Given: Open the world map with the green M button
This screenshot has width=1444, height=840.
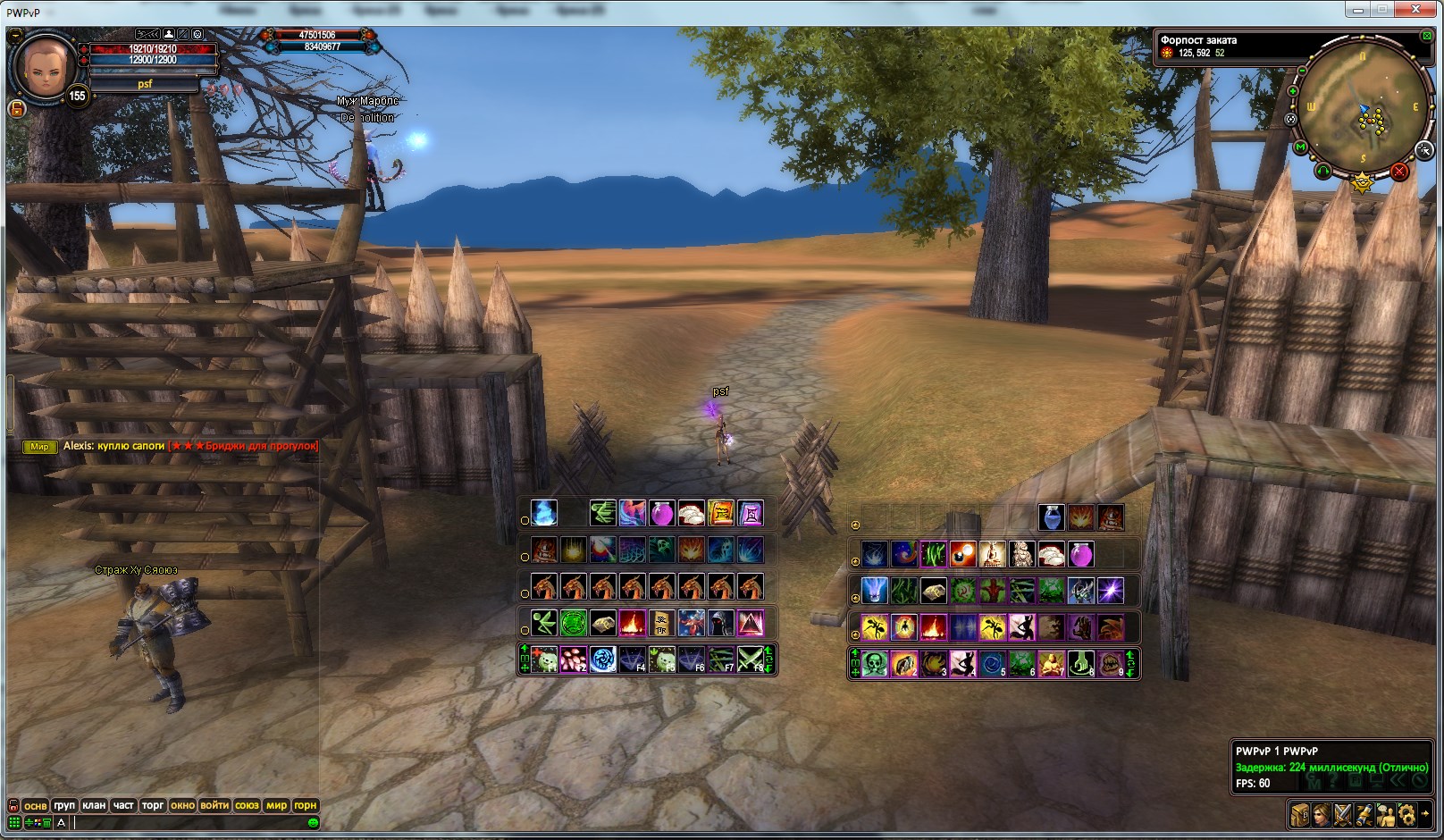Looking at the screenshot, I should pyautogui.click(x=1300, y=147).
